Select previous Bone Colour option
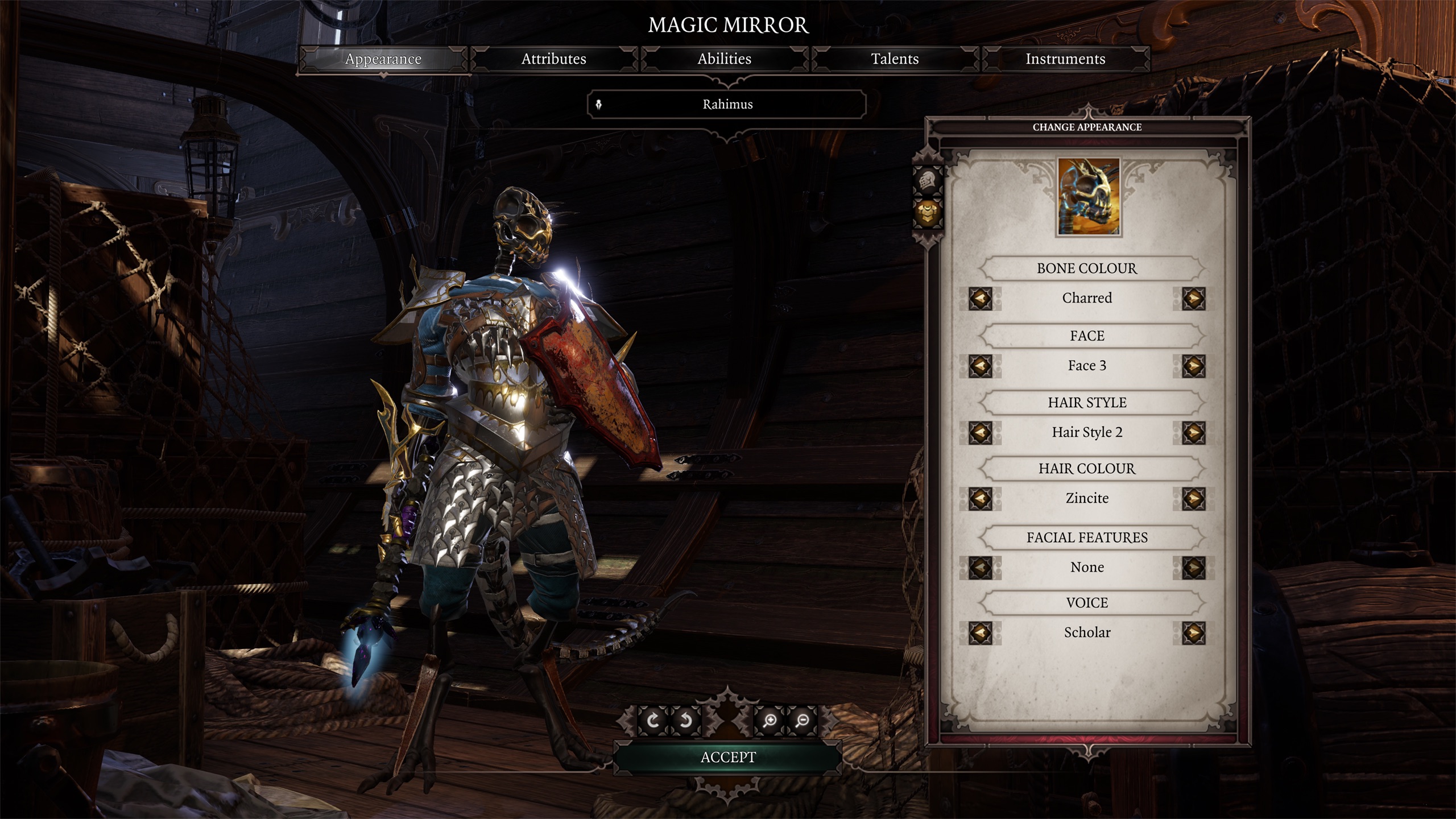The width and height of the screenshot is (1456, 819). tap(980, 299)
